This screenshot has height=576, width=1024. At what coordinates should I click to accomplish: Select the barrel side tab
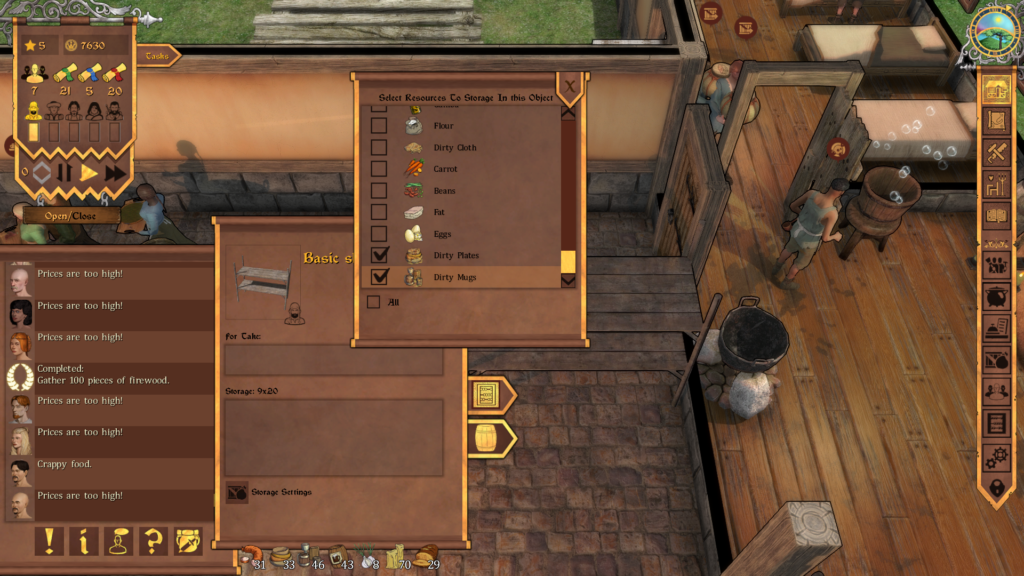pyautogui.click(x=487, y=438)
